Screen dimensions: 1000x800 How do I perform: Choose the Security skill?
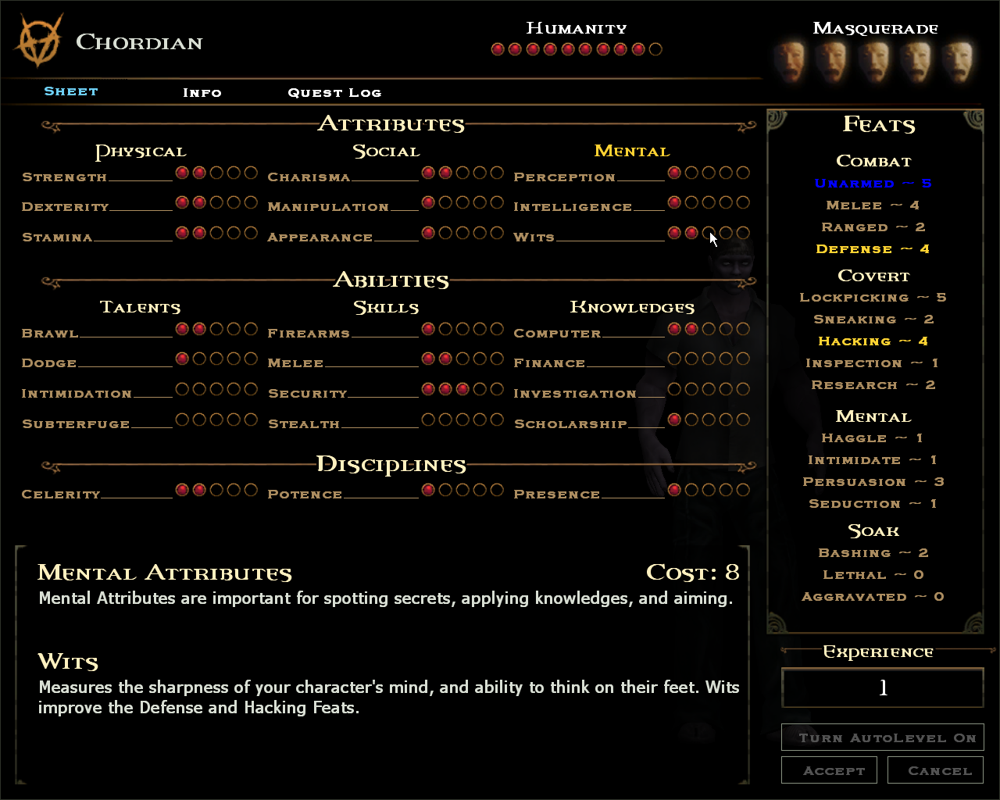307,394
